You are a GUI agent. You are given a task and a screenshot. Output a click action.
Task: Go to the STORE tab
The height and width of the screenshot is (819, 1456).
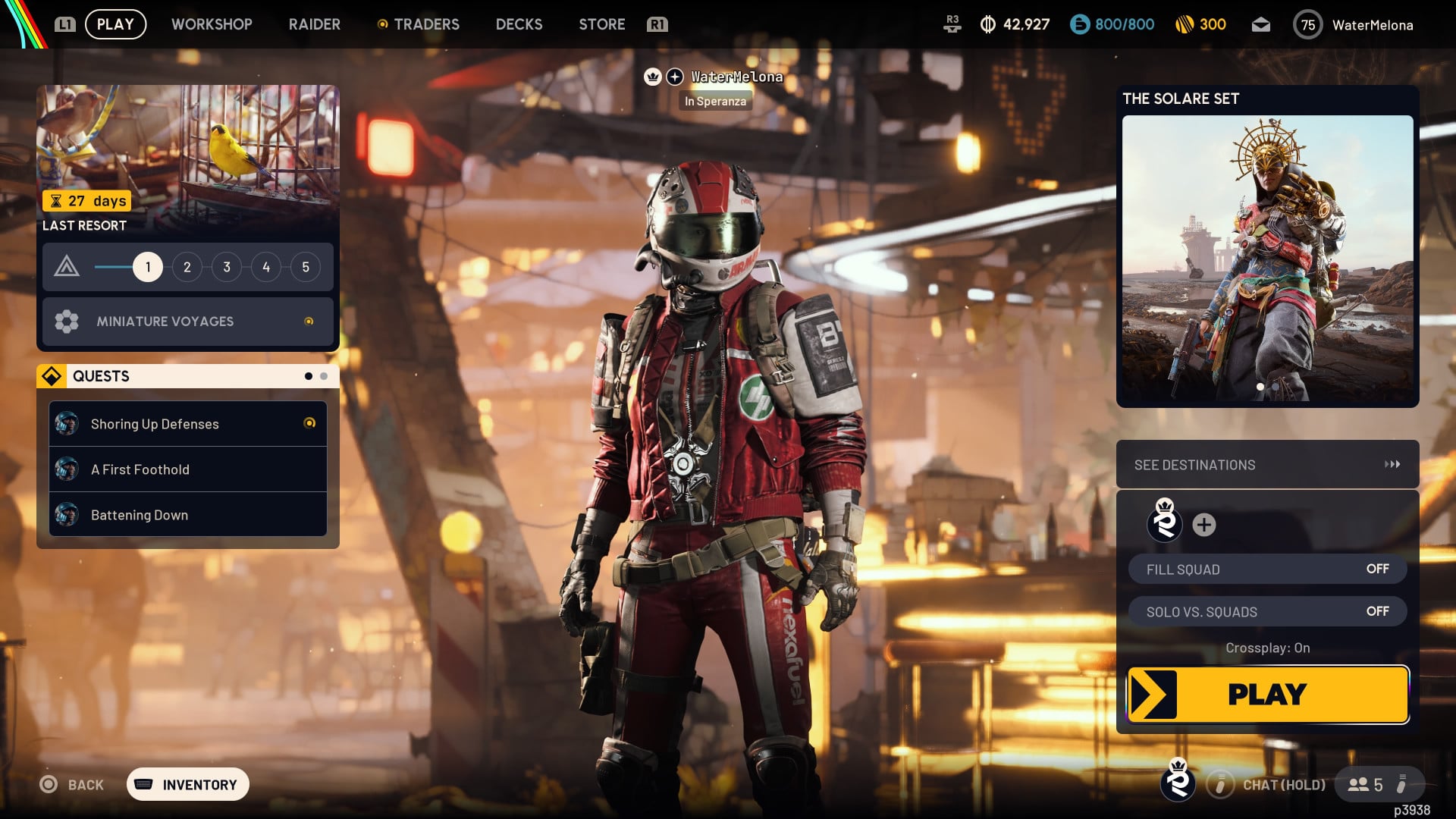coord(601,24)
